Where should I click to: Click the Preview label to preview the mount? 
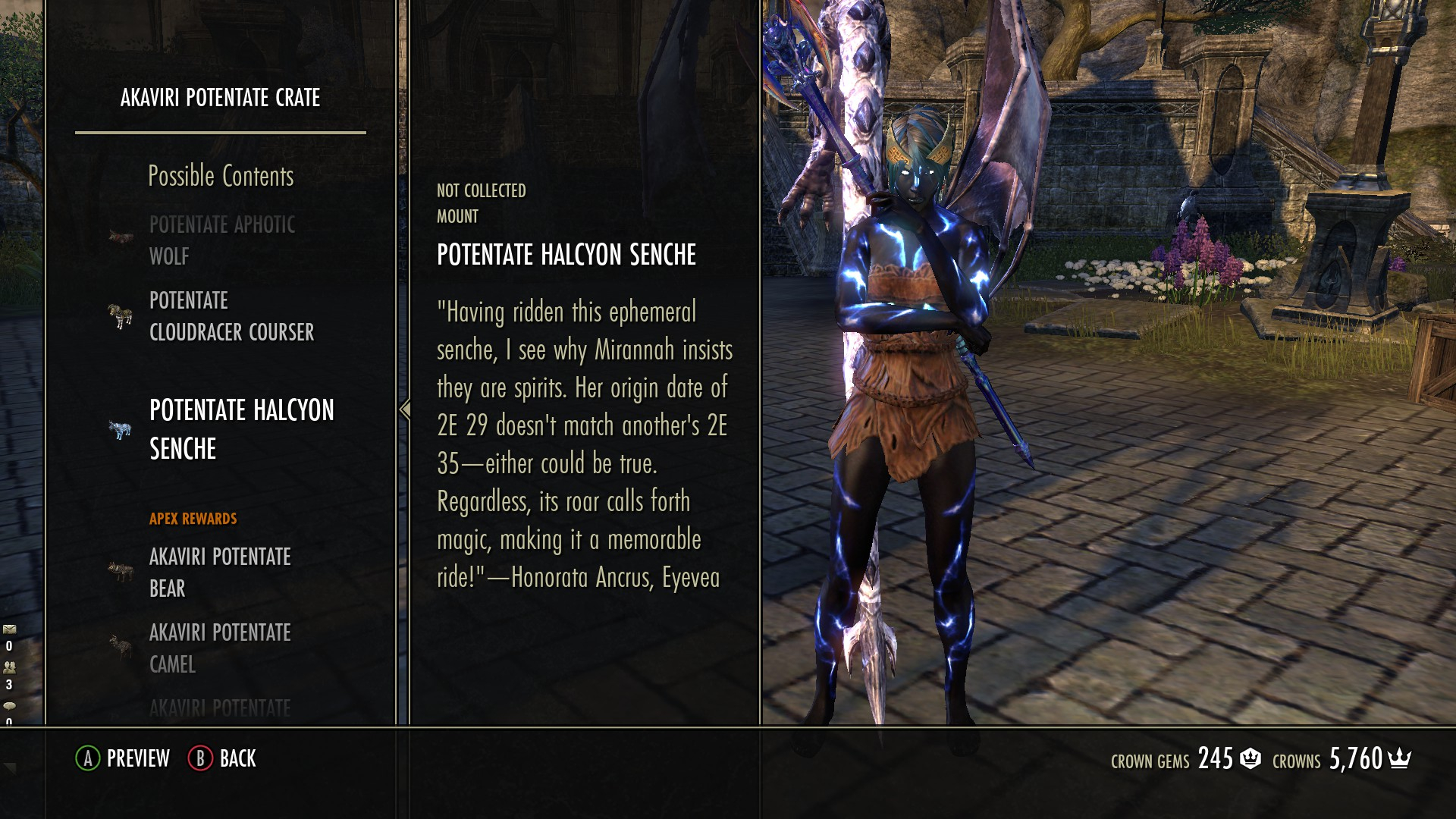point(137,758)
